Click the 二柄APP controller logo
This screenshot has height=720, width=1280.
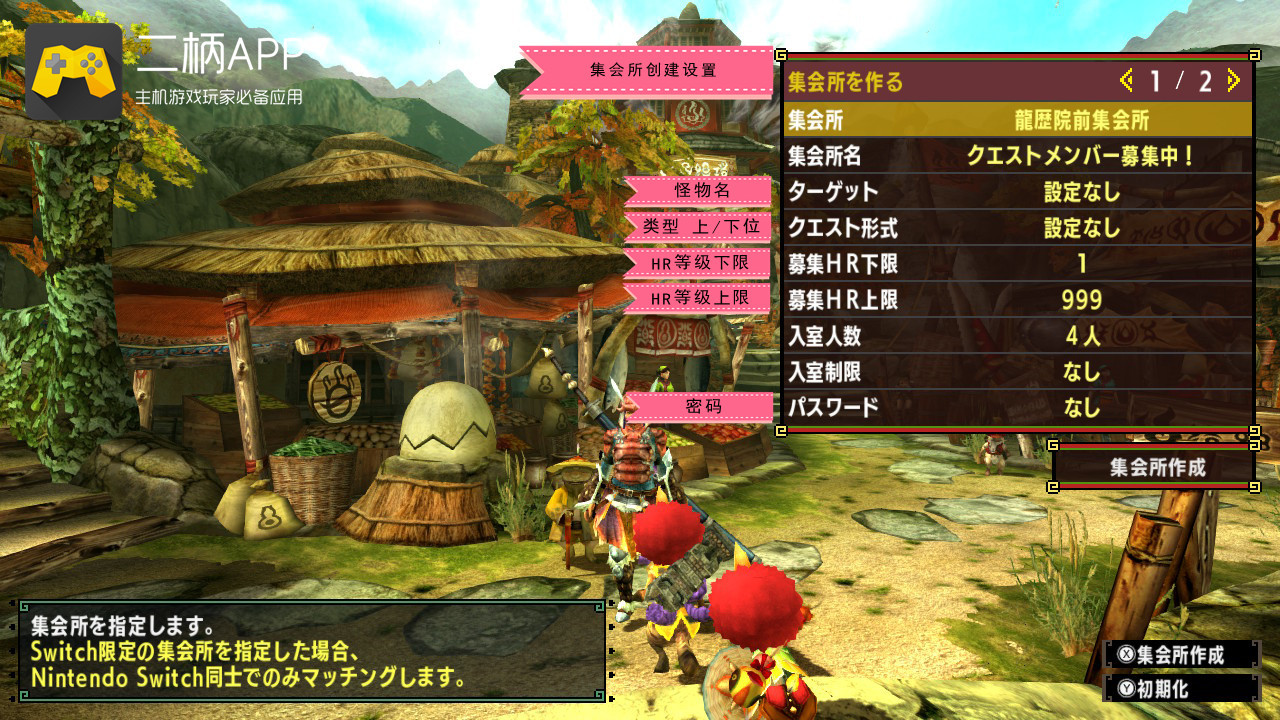click(x=73, y=72)
